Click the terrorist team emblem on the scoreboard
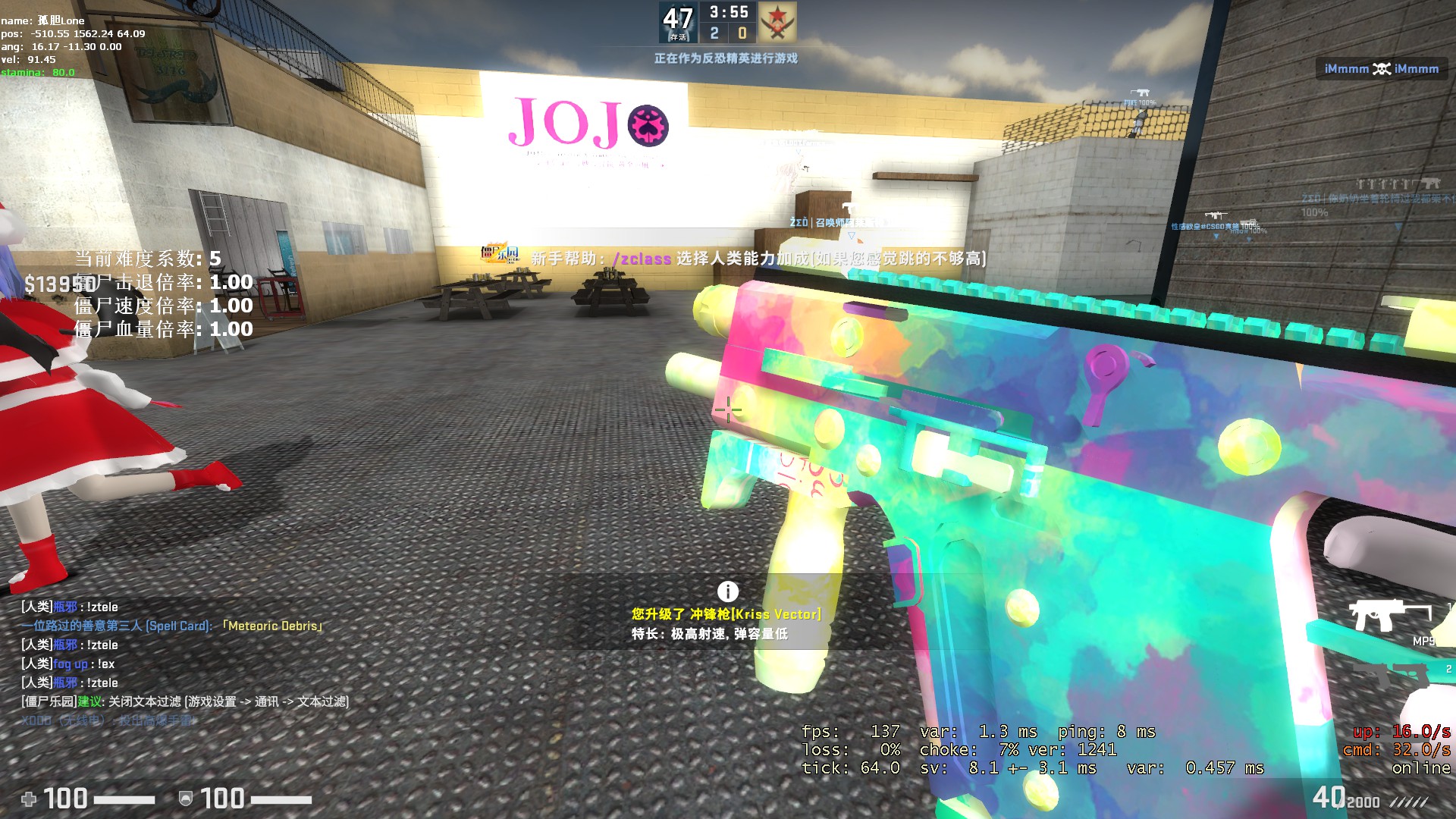Image resolution: width=1456 pixels, height=819 pixels. (x=777, y=22)
